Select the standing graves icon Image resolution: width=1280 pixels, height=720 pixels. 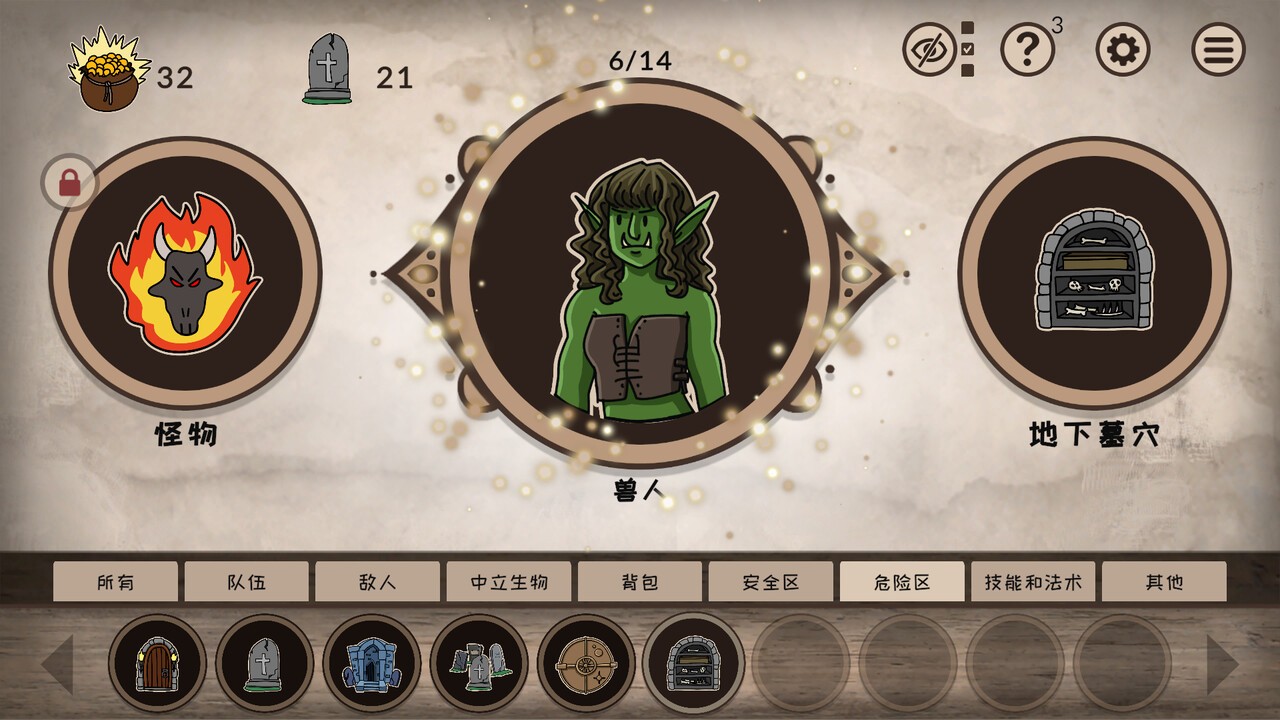coord(478,663)
